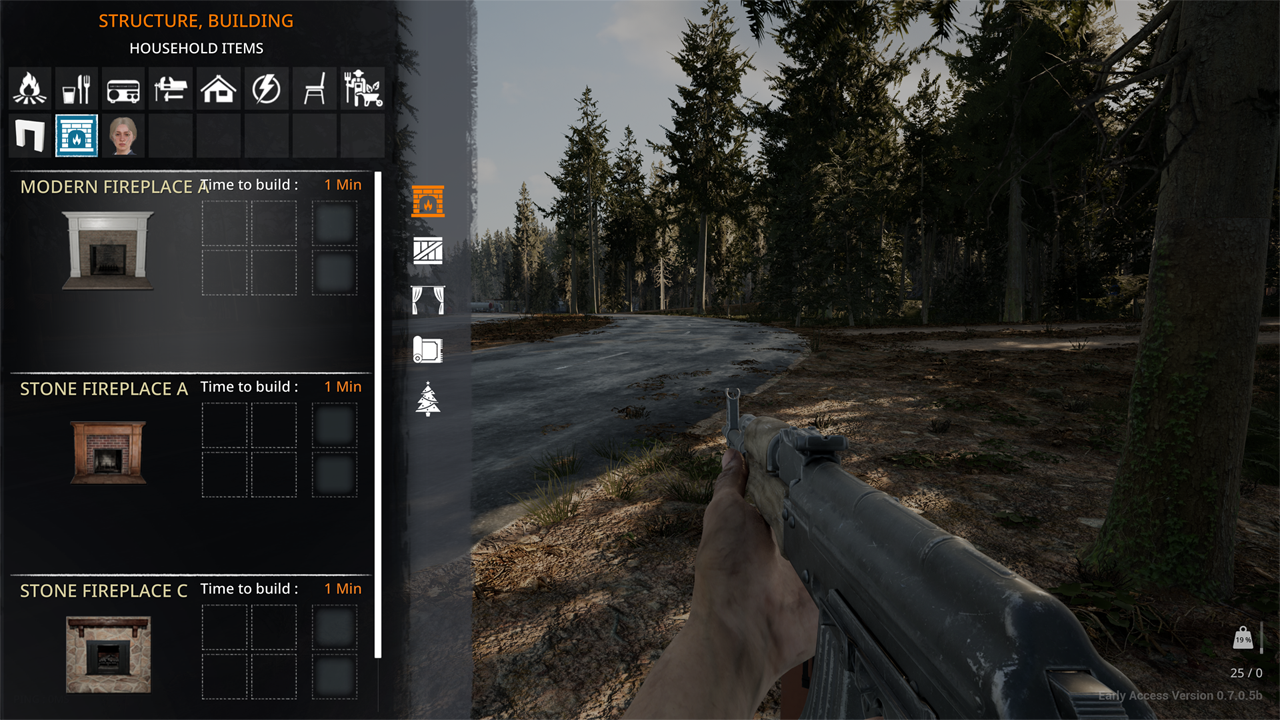Viewport: 1280px width, 720px height.
Task: Choose the Stone Fireplace A recipe
Action: click(x=108, y=452)
